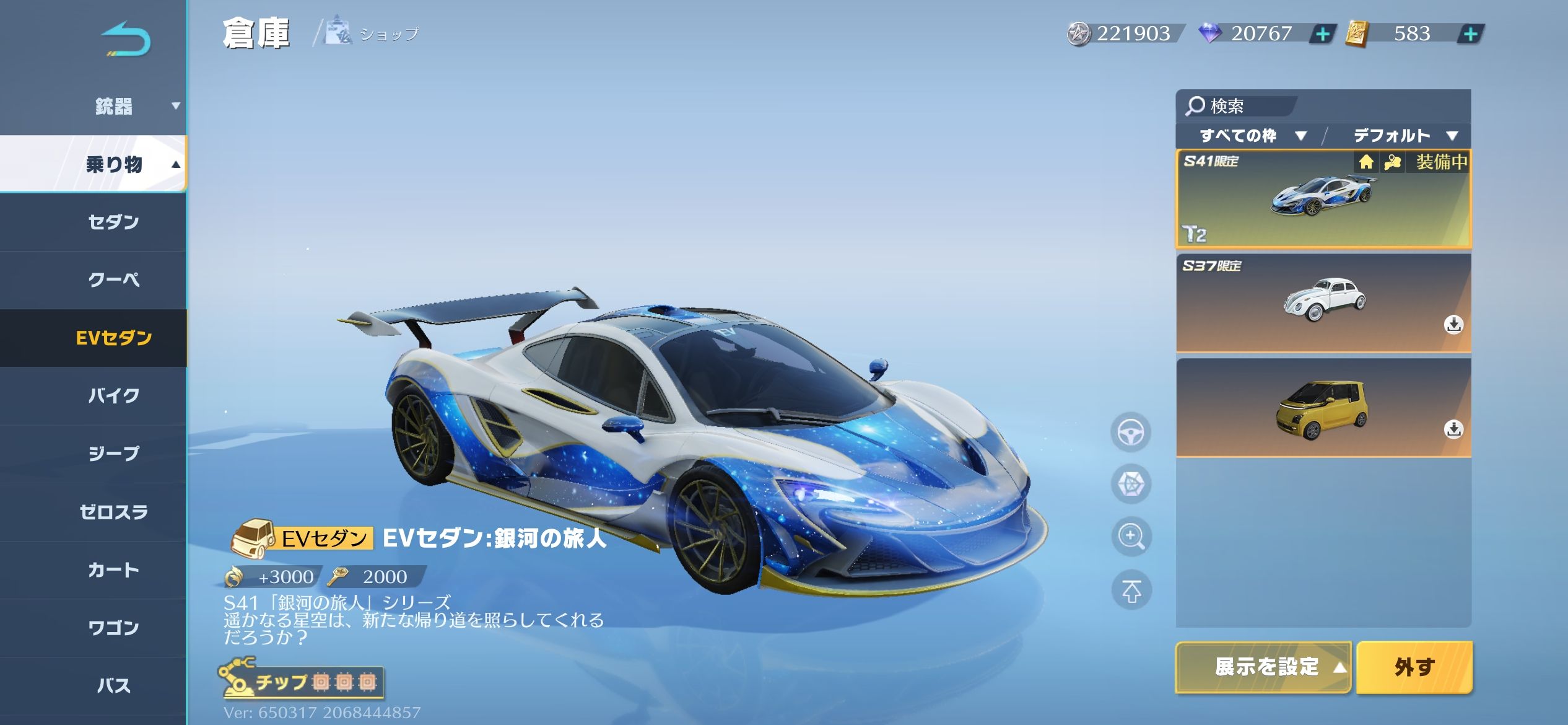The height and width of the screenshot is (725, 1568).
Task: Switch to the バス category
Action: (x=114, y=685)
